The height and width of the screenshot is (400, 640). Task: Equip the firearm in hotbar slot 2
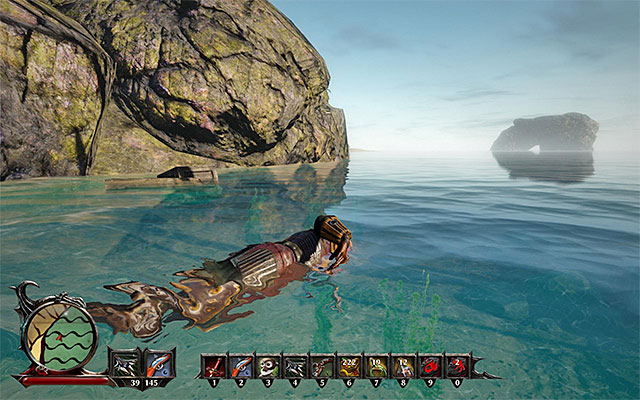(x=241, y=365)
